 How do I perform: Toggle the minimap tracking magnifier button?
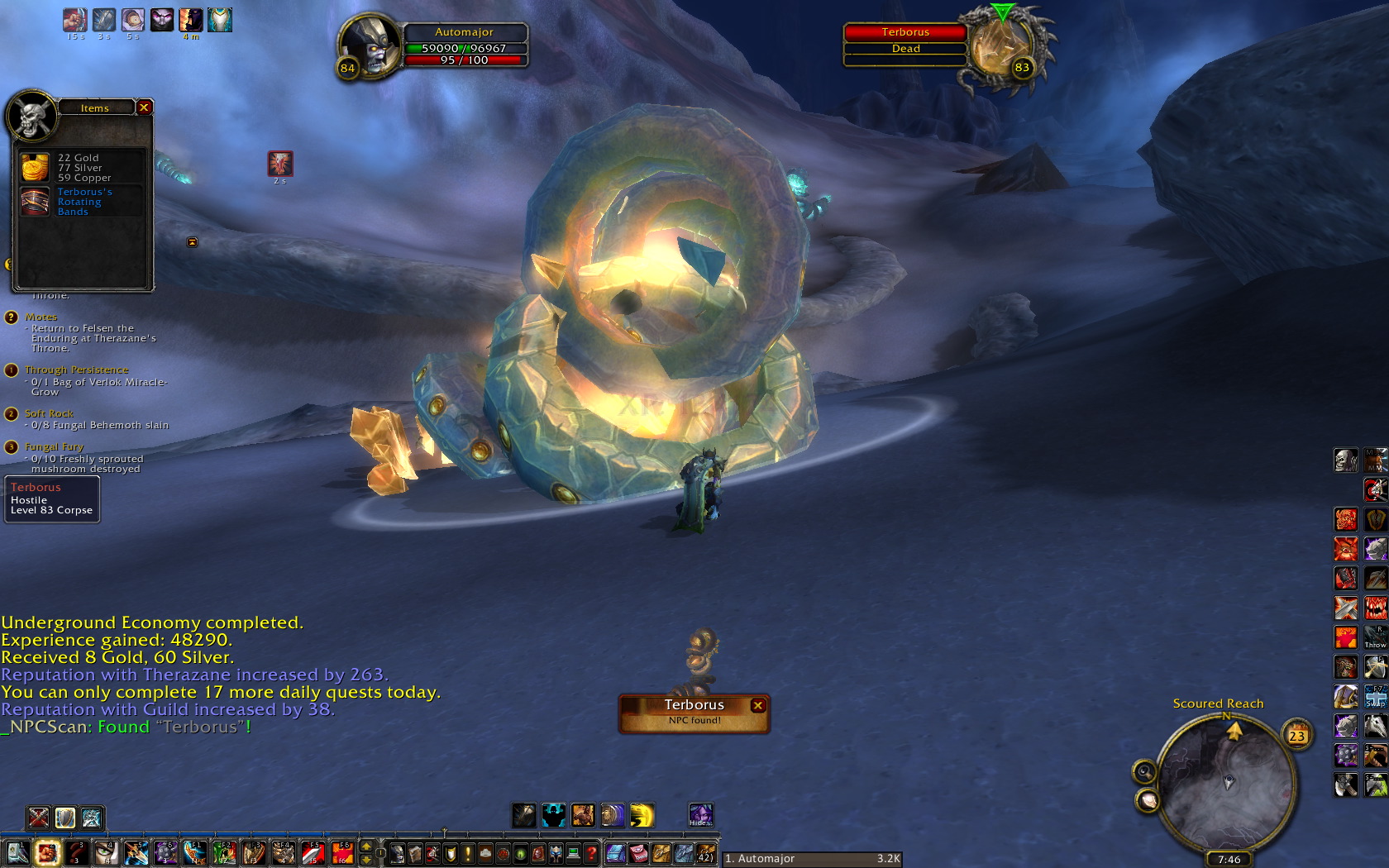pyautogui.click(x=1144, y=771)
